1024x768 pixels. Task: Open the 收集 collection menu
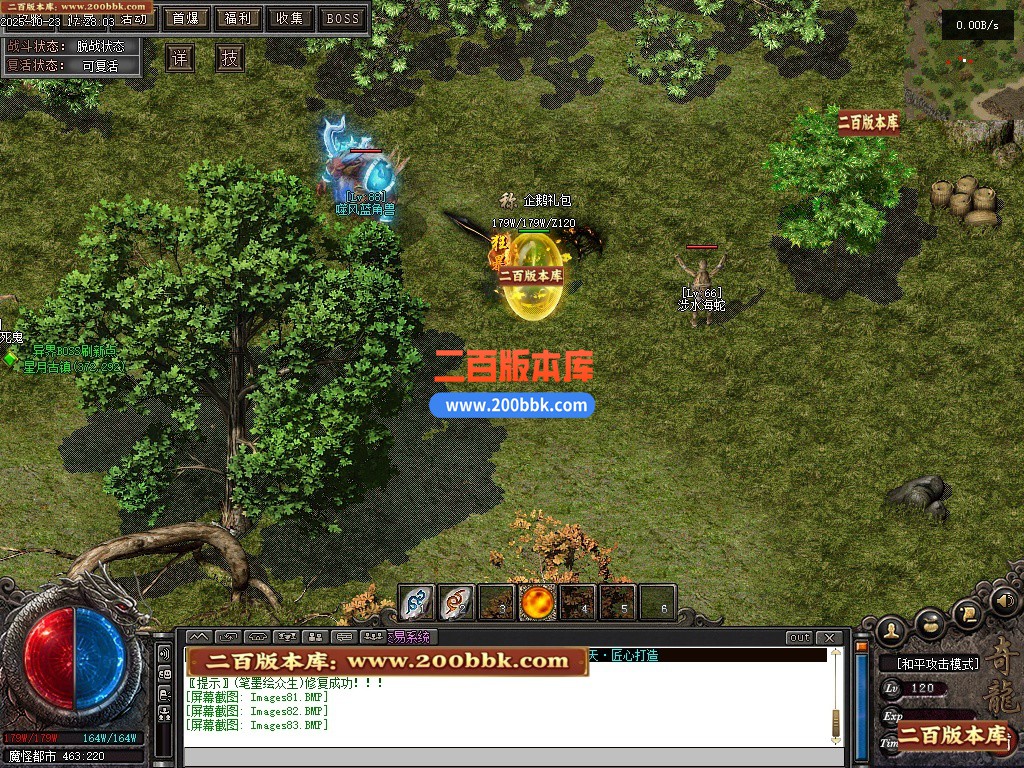point(290,18)
